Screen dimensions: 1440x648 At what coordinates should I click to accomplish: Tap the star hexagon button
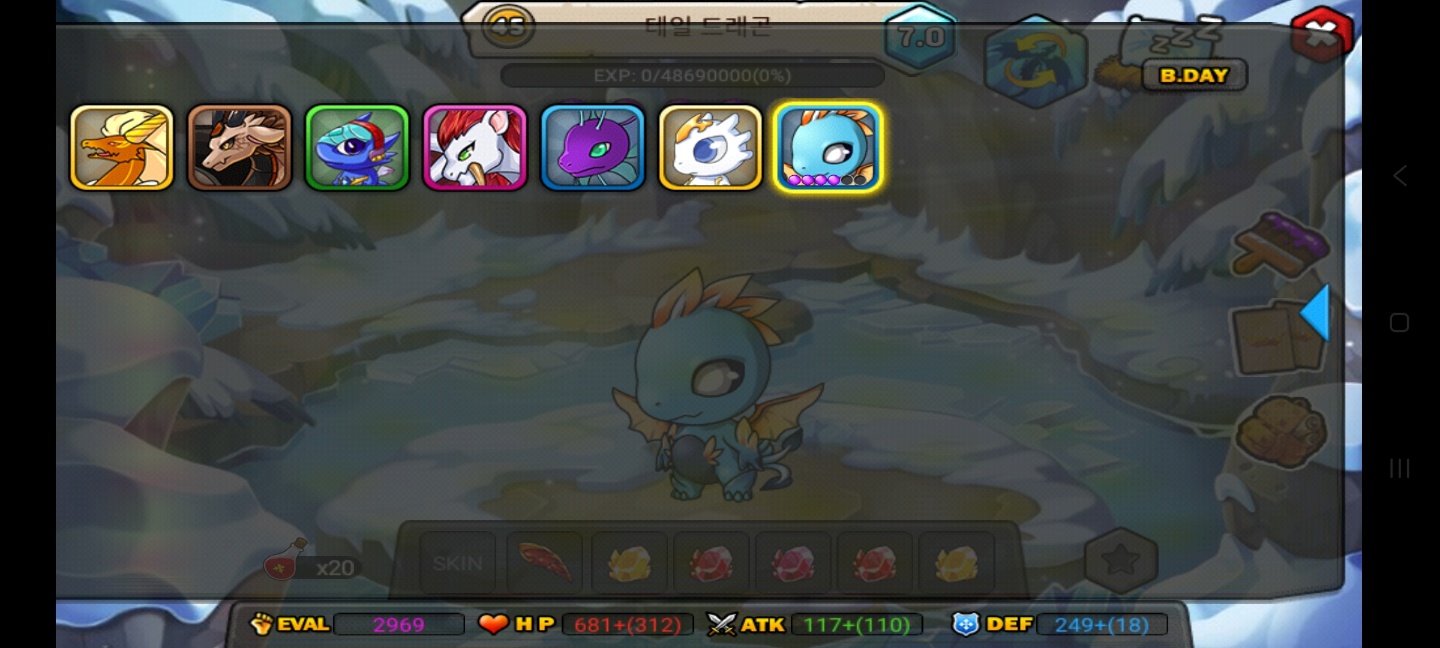pyautogui.click(x=1121, y=561)
